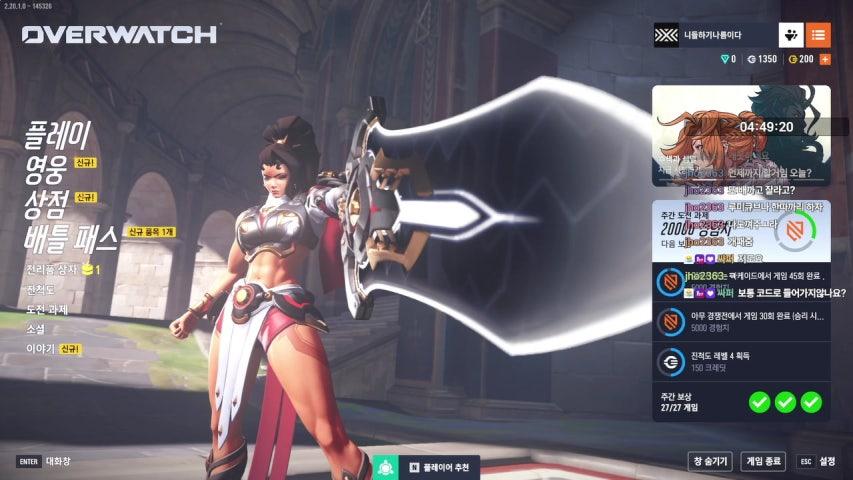Image resolution: width=853 pixels, height=480 pixels.
Task: Click the orange plus to buy coins
Action: tap(825, 59)
